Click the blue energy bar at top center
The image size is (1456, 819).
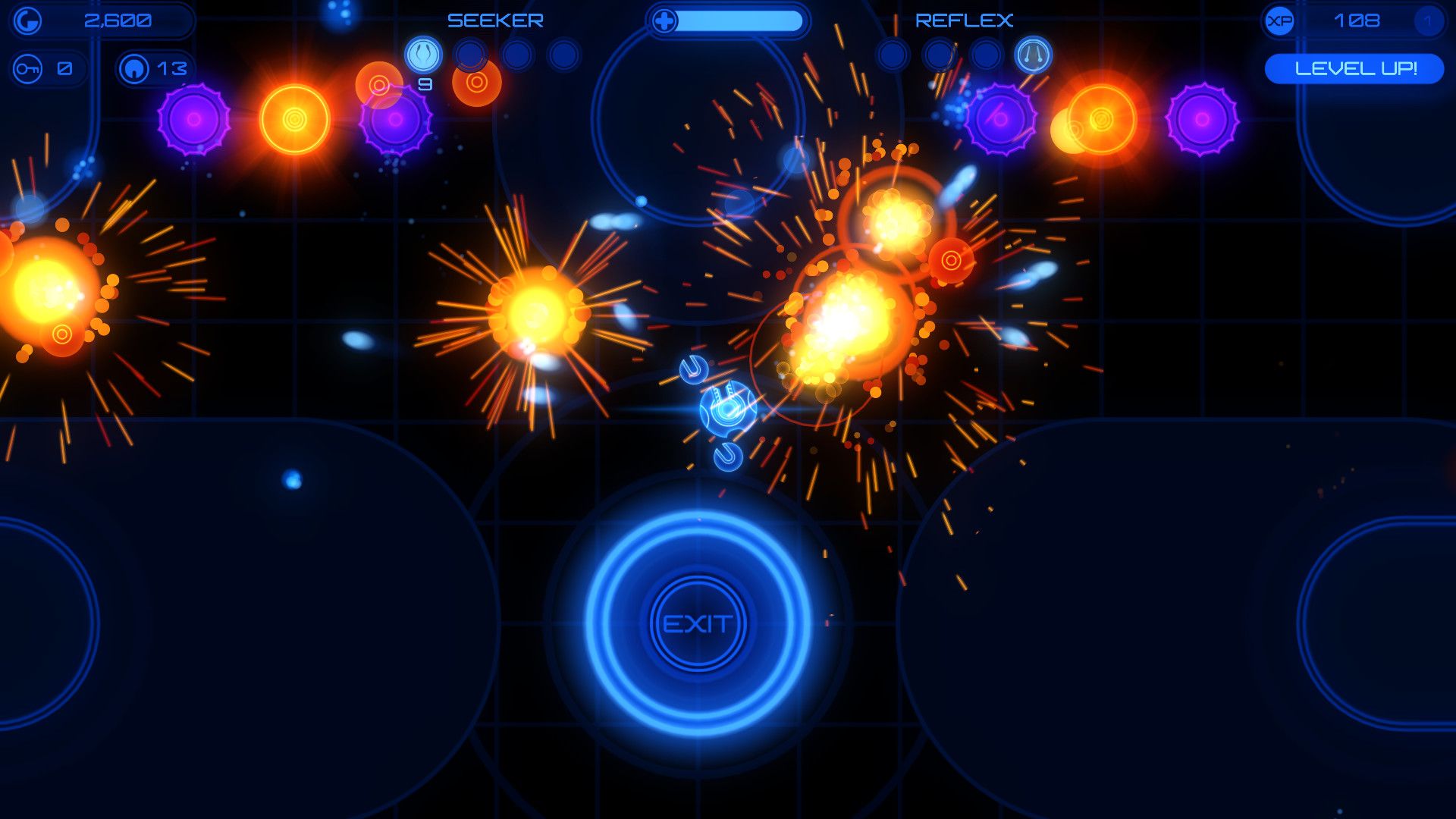pyautogui.click(x=739, y=21)
